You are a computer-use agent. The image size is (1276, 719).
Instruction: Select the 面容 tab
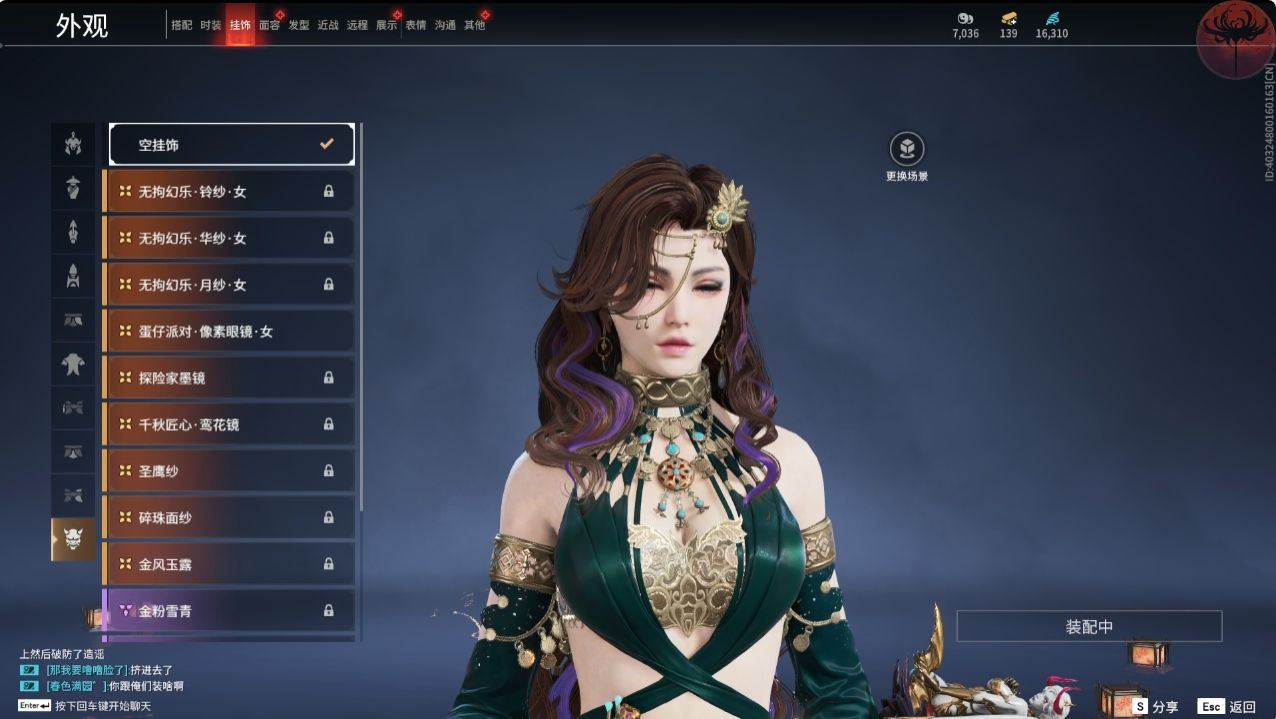(x=269, y=25)
